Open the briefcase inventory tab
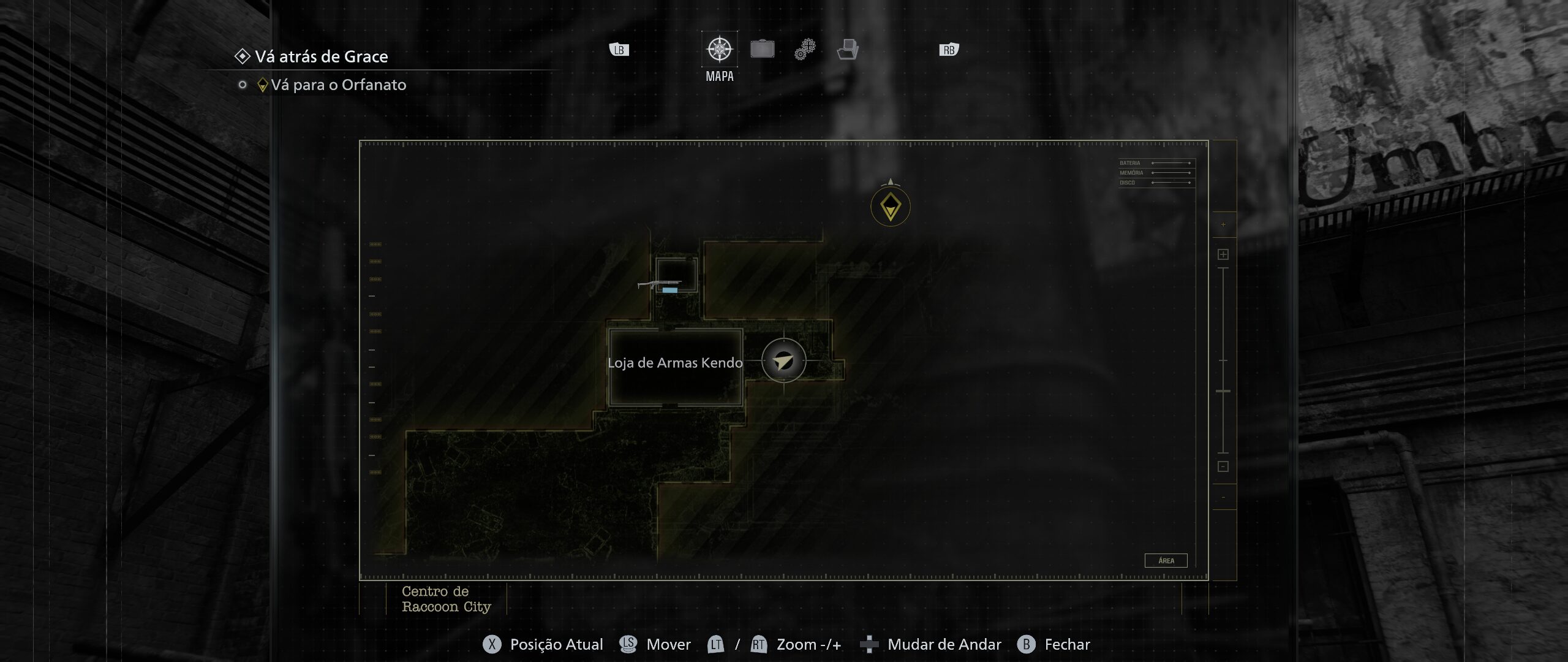1568x662 pixels. point(762,49)
